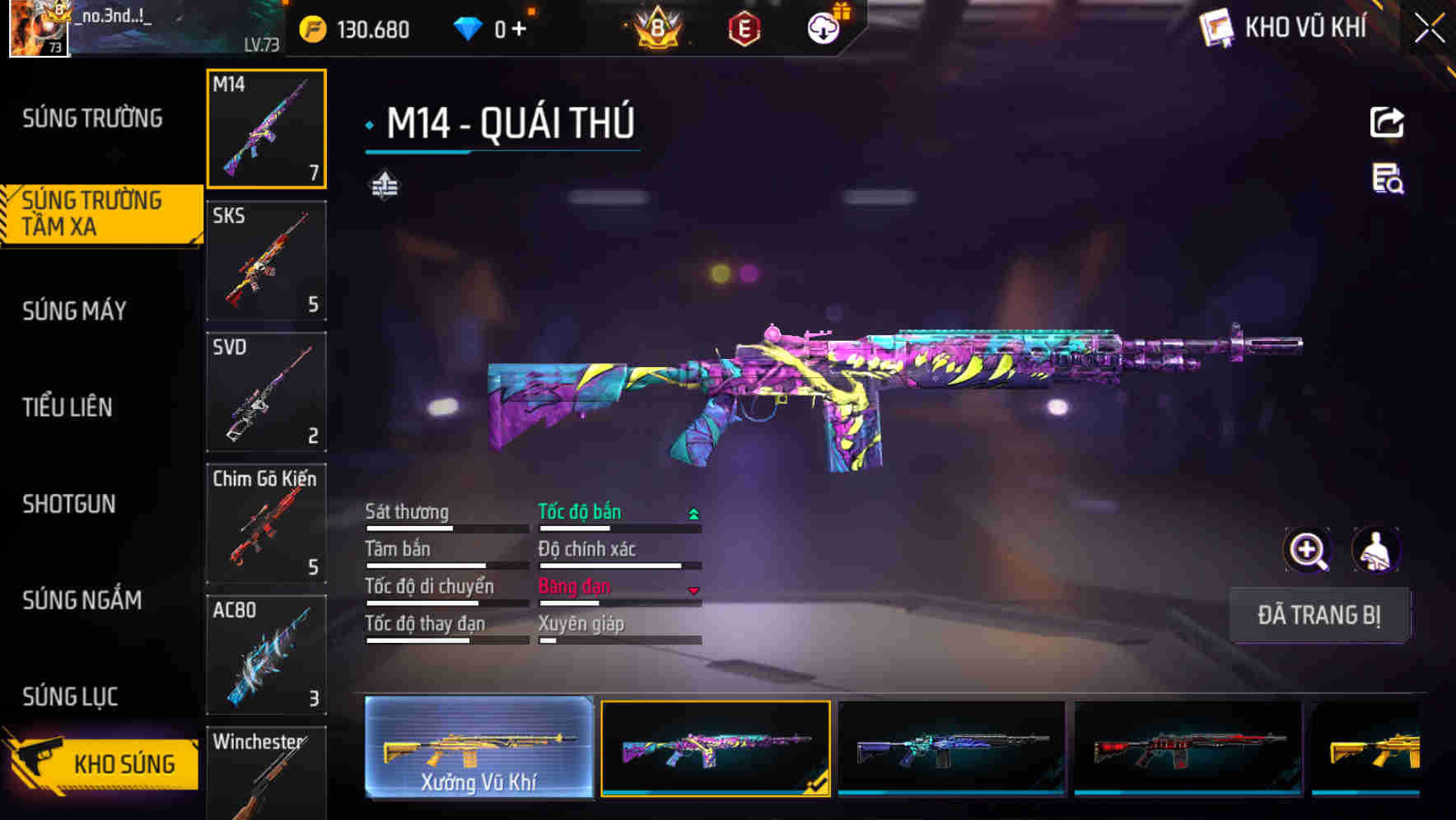Select the SKS weapon thumbnail

tap(266, 260)
